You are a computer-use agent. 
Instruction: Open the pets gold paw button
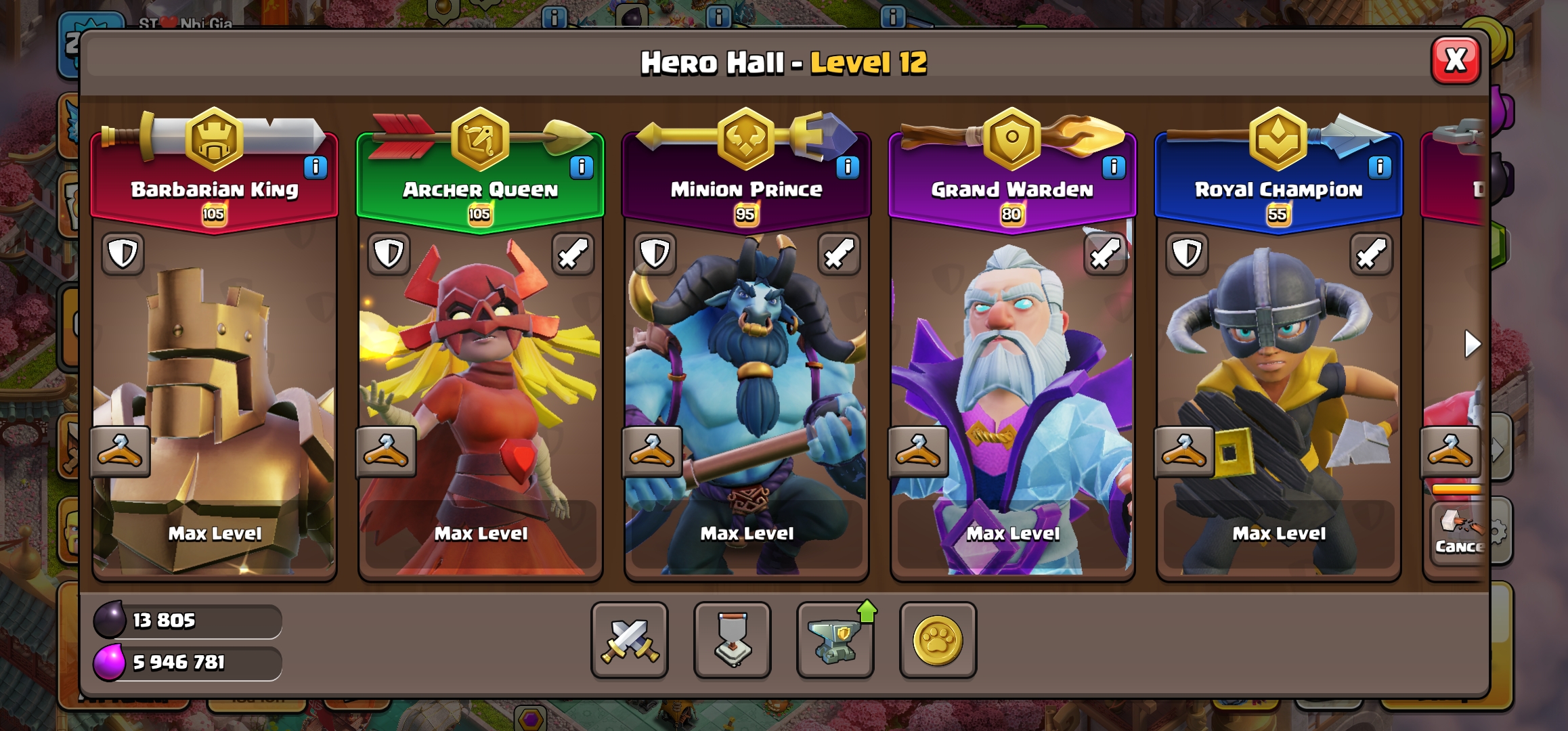pos(938,640)
